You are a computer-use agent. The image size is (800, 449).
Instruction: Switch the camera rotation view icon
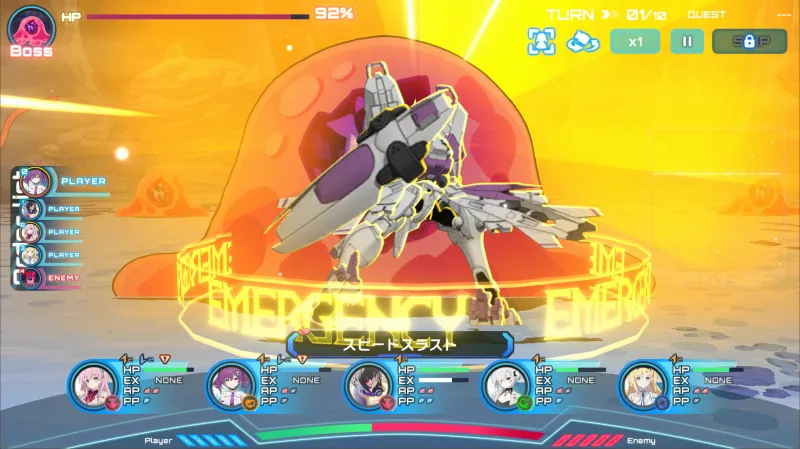(582, 41)
